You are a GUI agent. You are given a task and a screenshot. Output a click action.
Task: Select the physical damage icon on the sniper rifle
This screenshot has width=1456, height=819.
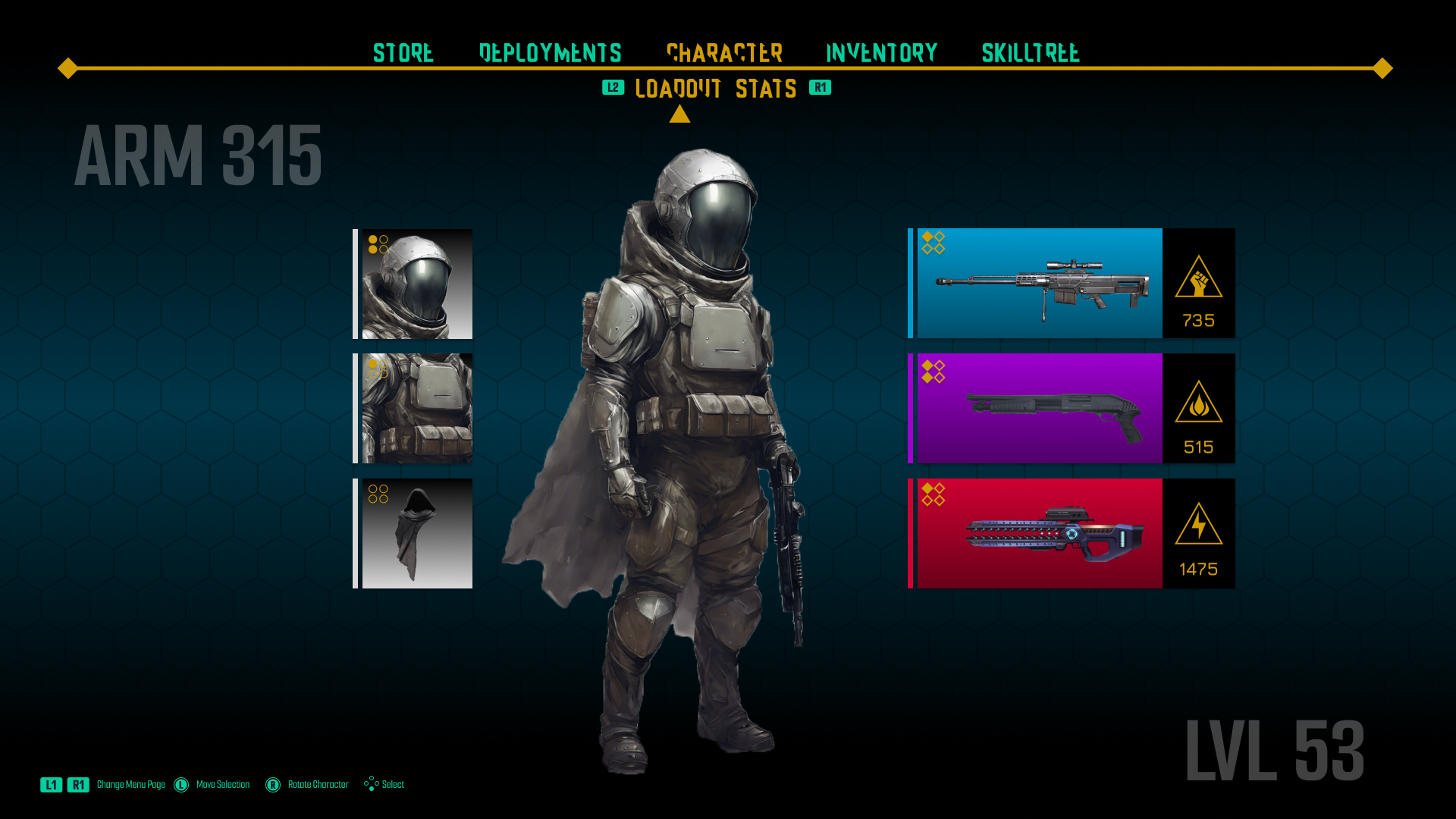(1198, 278)
